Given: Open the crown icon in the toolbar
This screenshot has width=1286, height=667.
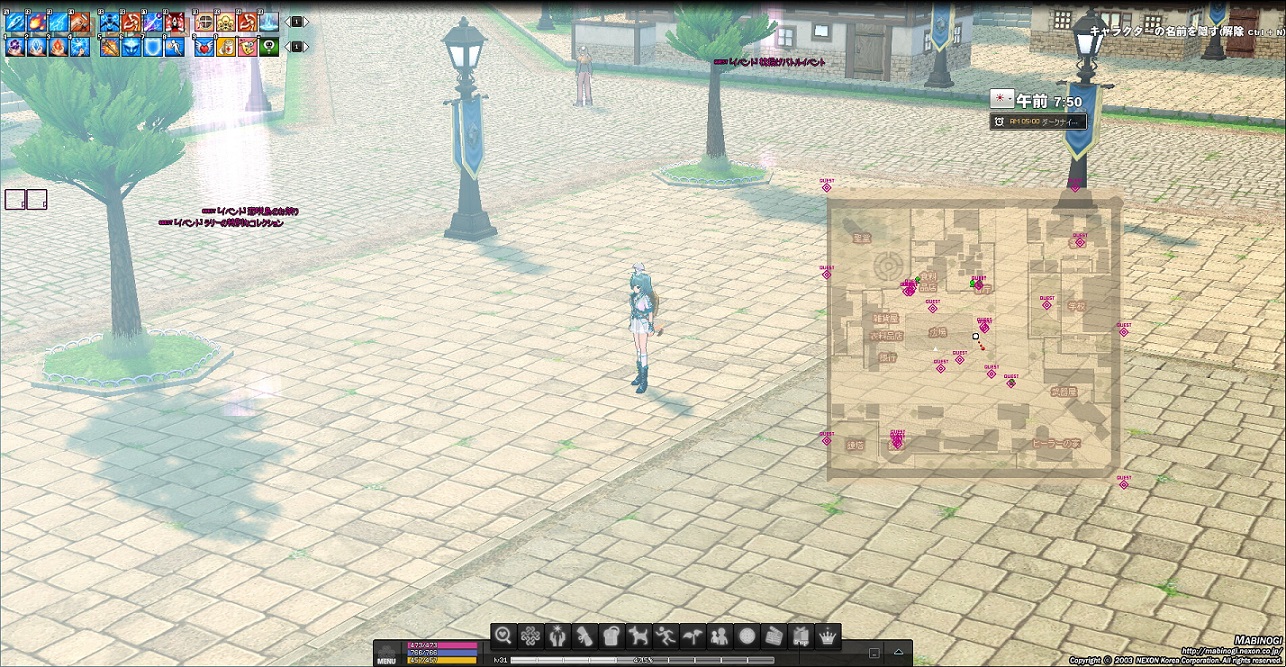Looking at the screenshot, I should [x=828, y=635].
